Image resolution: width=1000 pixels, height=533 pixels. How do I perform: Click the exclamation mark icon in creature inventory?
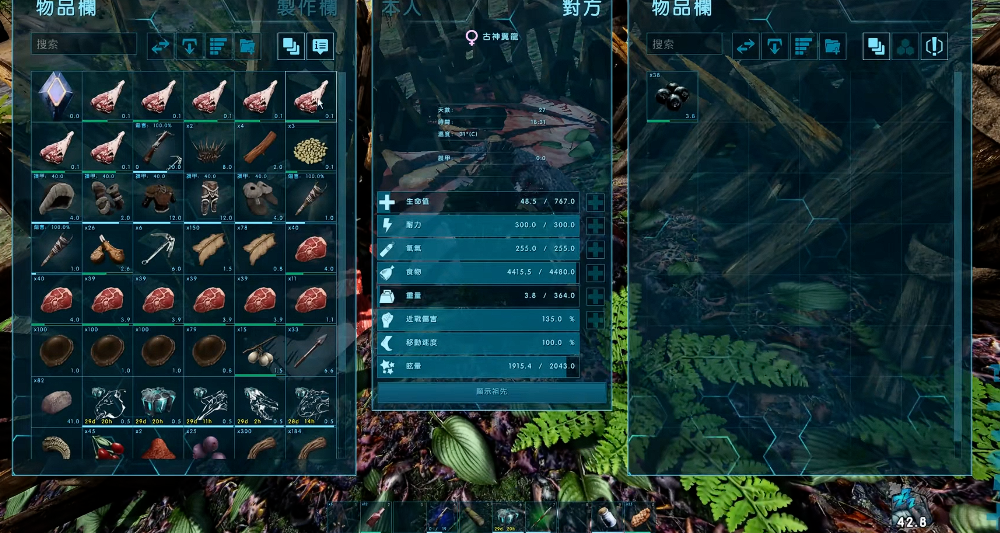click(x=933, y=46)
